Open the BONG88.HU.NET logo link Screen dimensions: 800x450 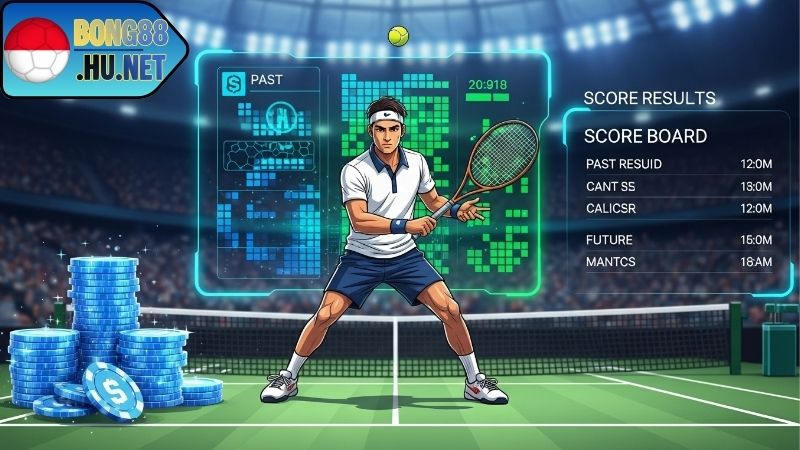tap(95, 48)
